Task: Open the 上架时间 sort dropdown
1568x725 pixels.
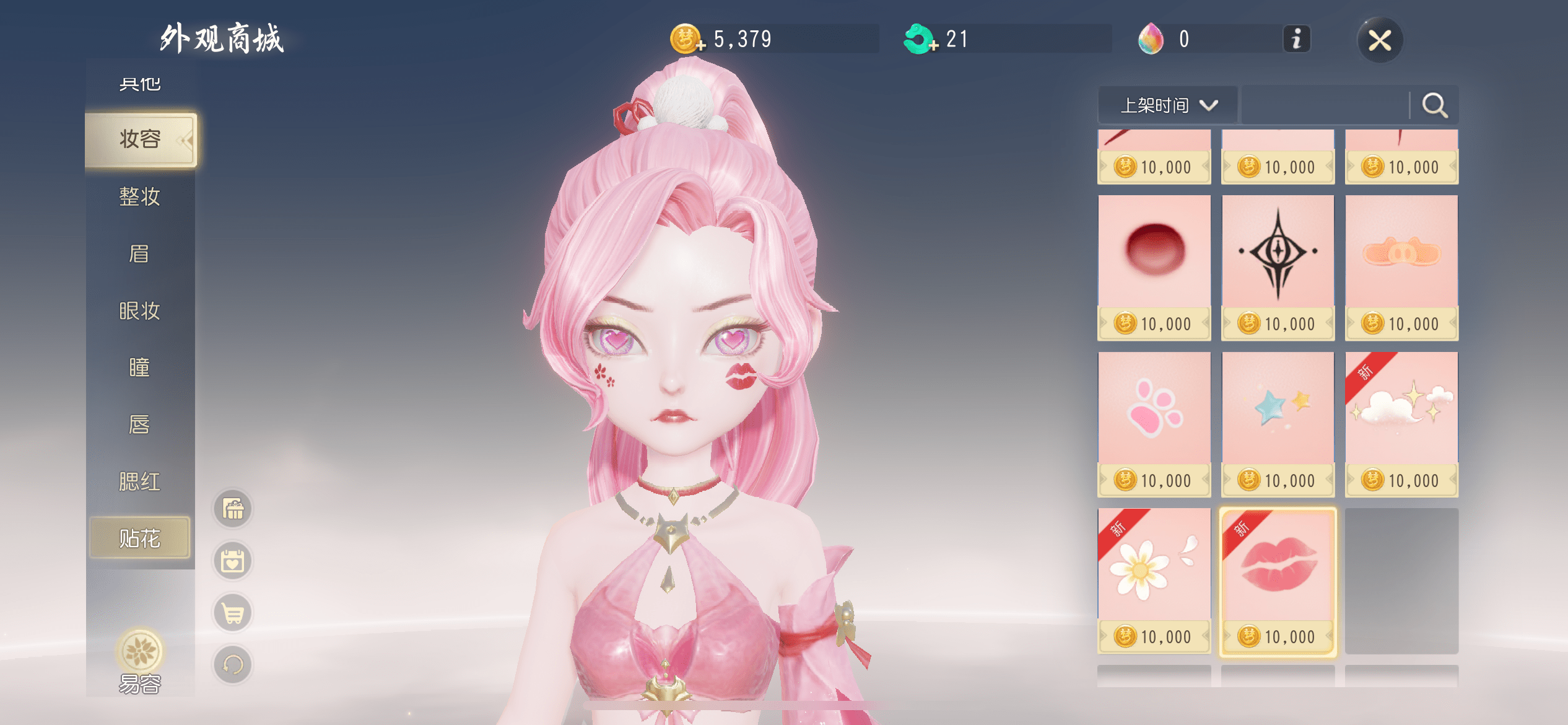Action: click(x=1168, y=105)
